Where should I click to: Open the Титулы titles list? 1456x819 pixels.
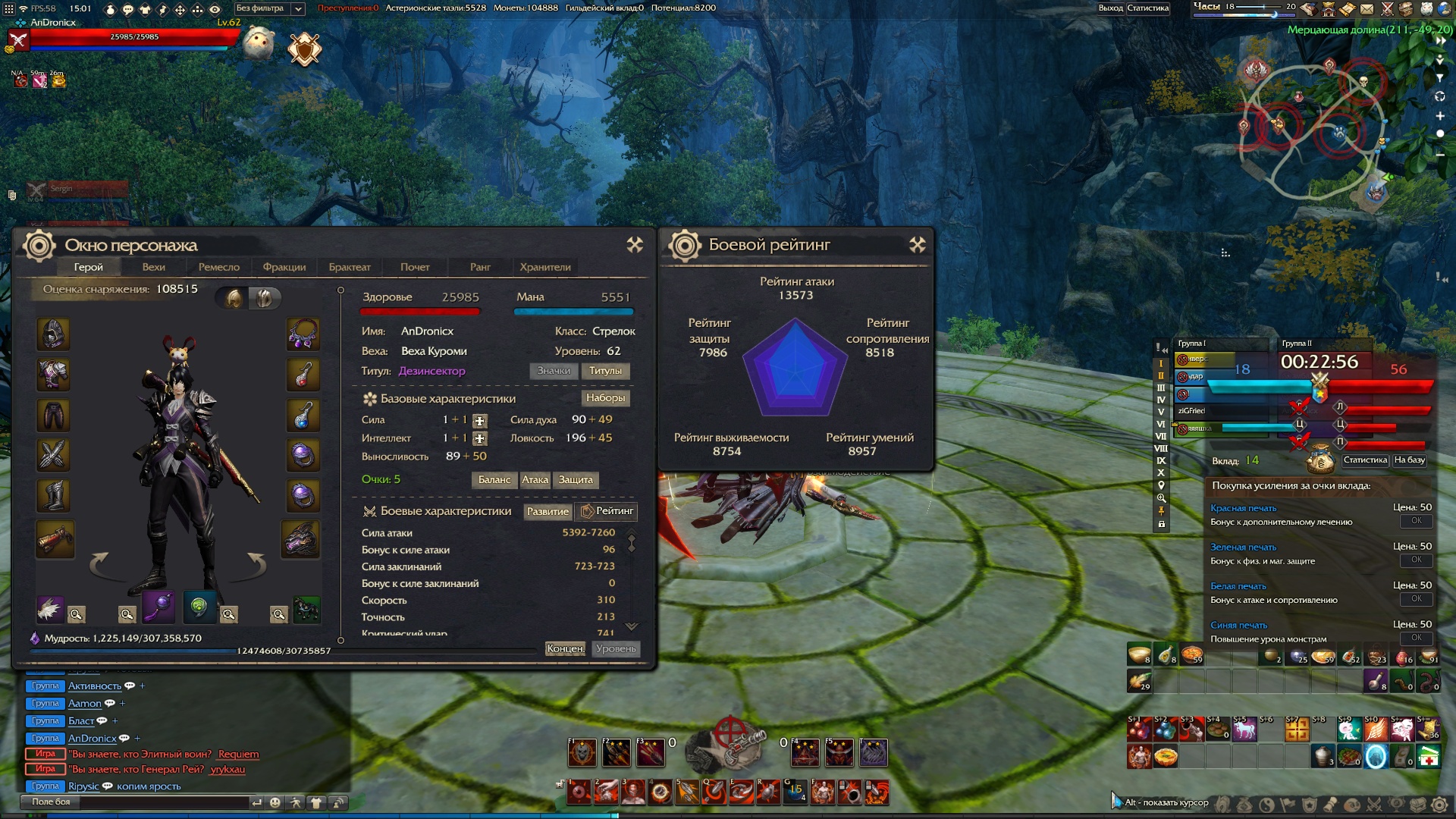[x=605, y=371]
